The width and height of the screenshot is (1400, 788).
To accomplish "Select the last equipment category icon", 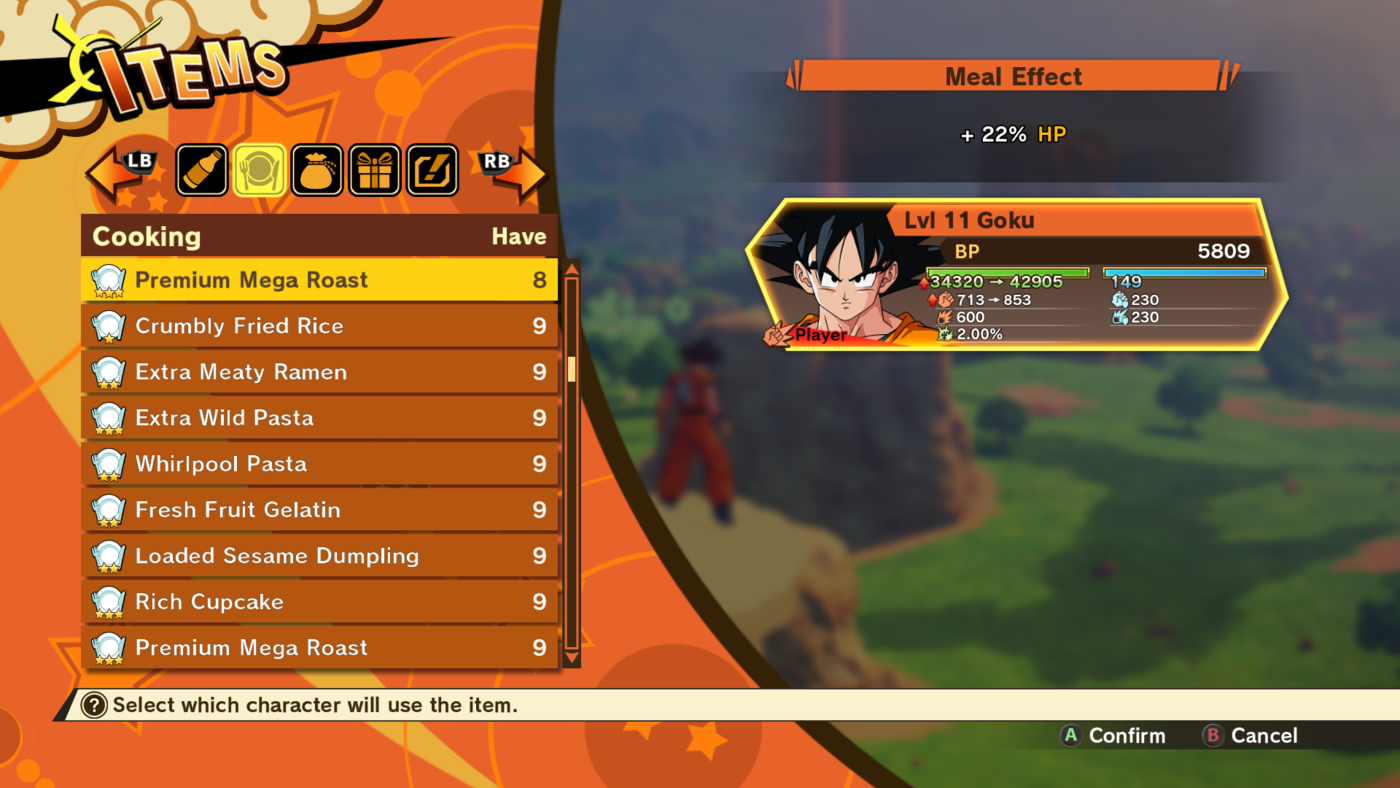I will tap(431, 169).
